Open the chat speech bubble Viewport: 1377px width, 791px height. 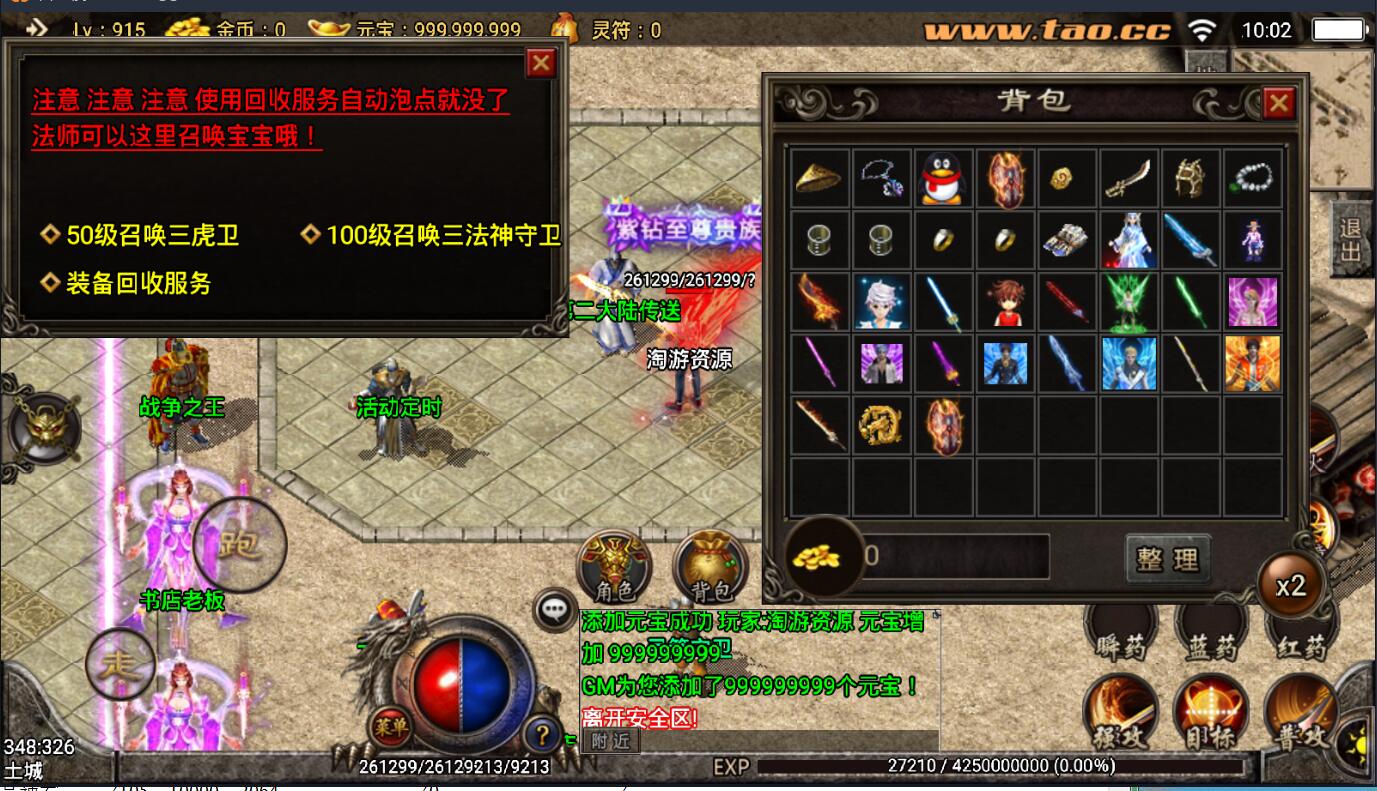pos(553,609)
